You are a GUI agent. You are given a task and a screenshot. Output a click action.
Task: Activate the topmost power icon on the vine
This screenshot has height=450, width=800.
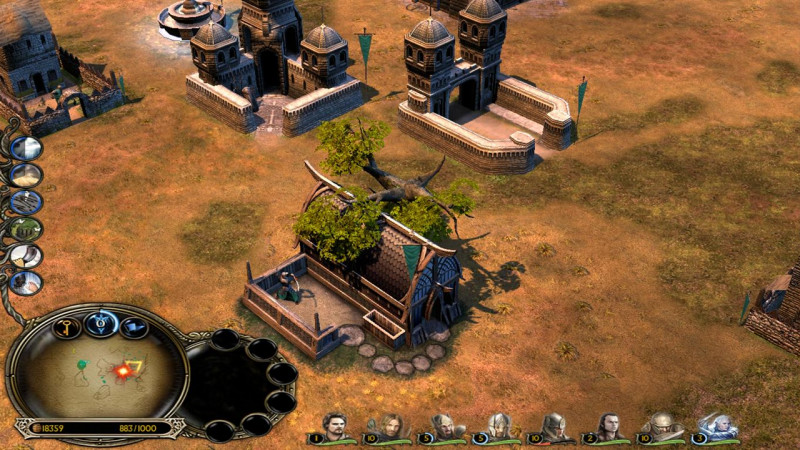tap(25, 149)
